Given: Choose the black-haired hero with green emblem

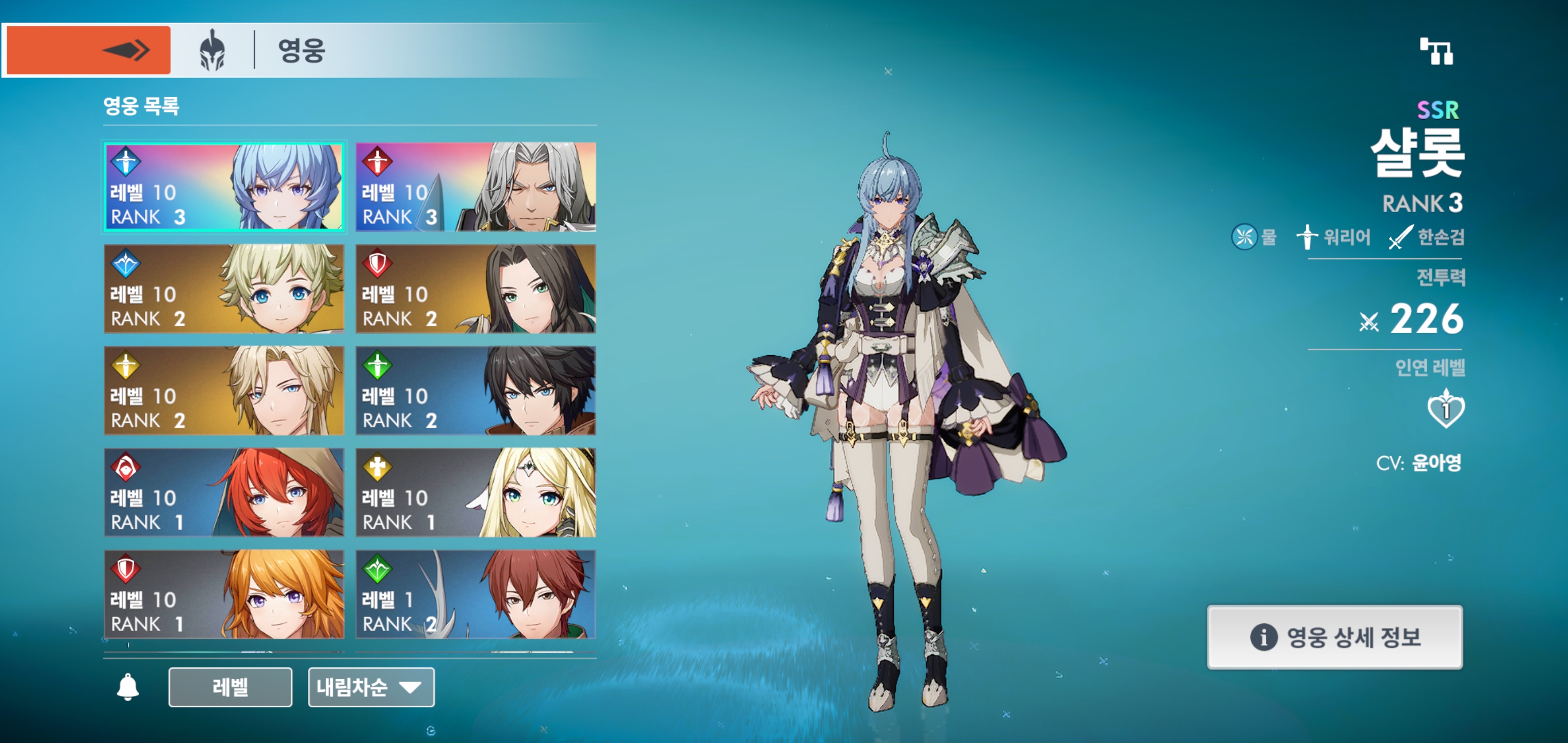Looking at the screenshot, I should (476, 391).
